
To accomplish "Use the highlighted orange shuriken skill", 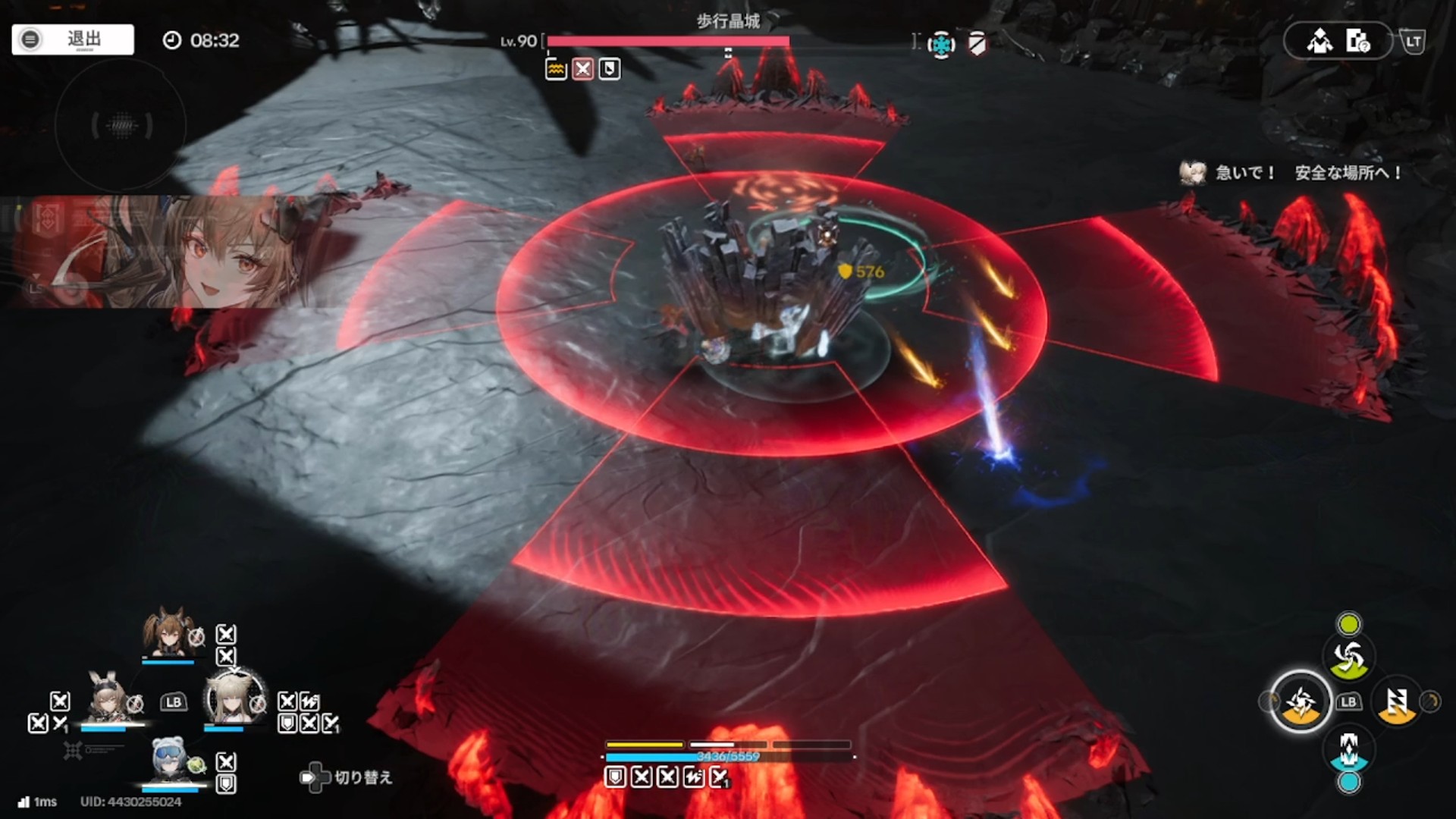I will coord(1300,702).
